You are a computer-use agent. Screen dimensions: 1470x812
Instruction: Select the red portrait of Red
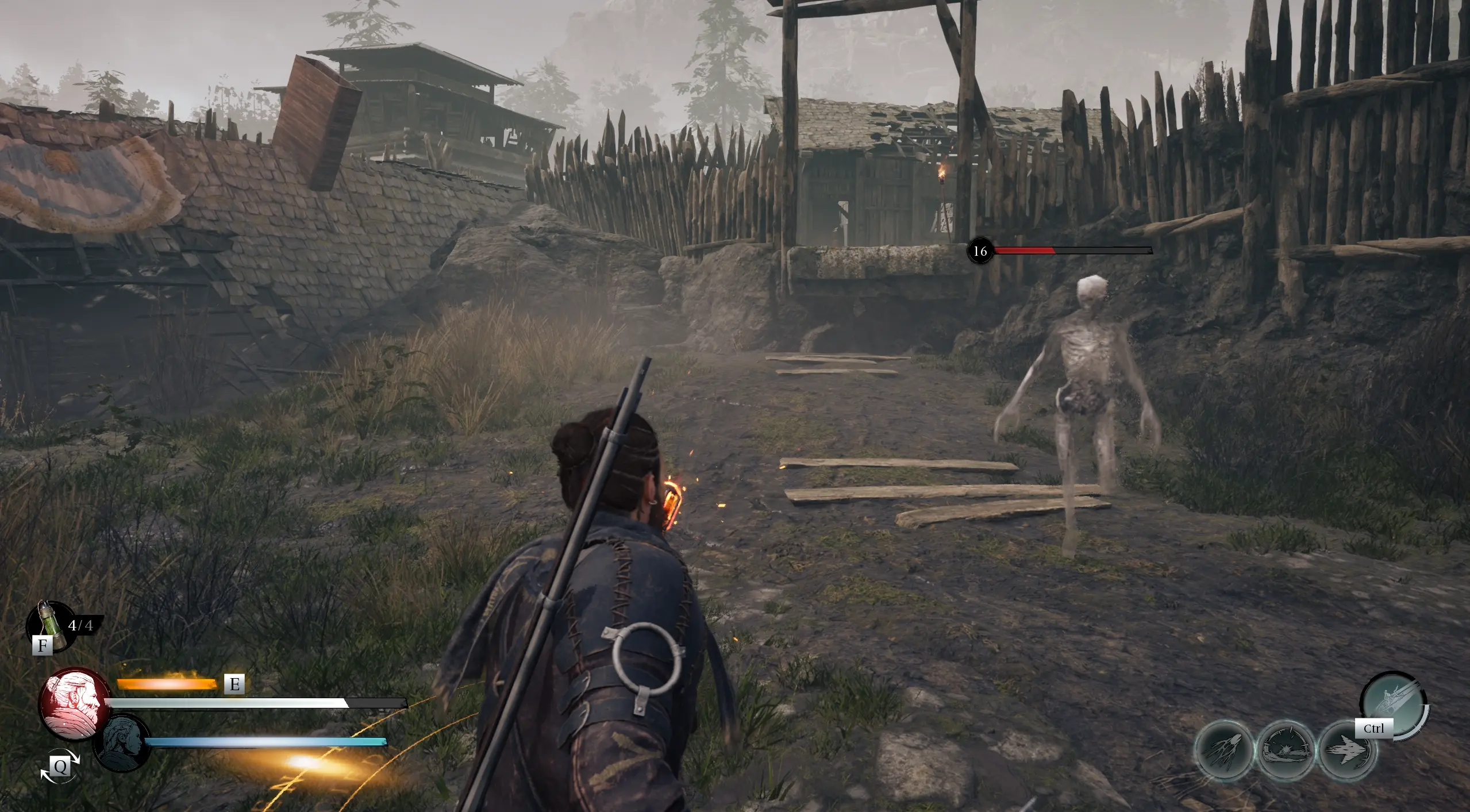tap(75, 703)
